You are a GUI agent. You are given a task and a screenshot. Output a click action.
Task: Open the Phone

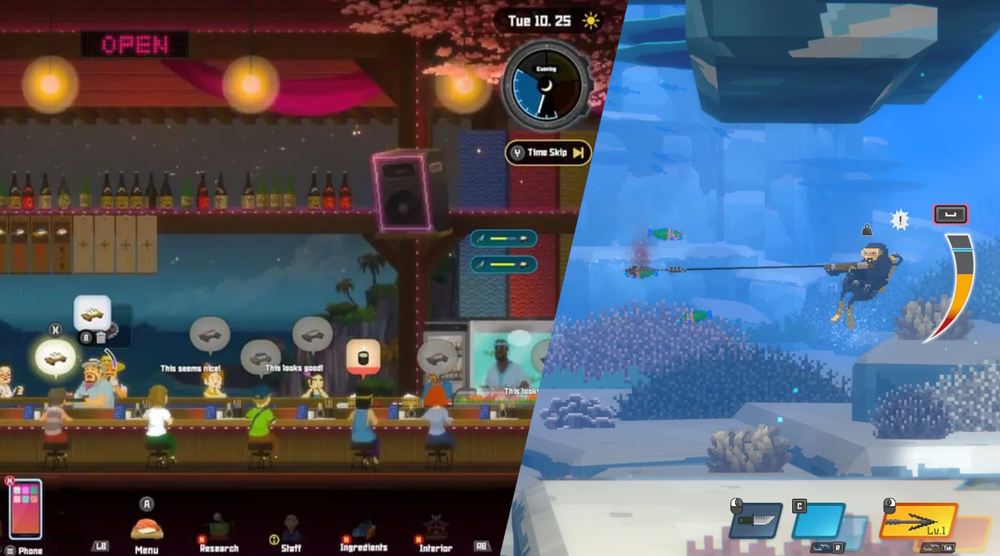point(25,510)
